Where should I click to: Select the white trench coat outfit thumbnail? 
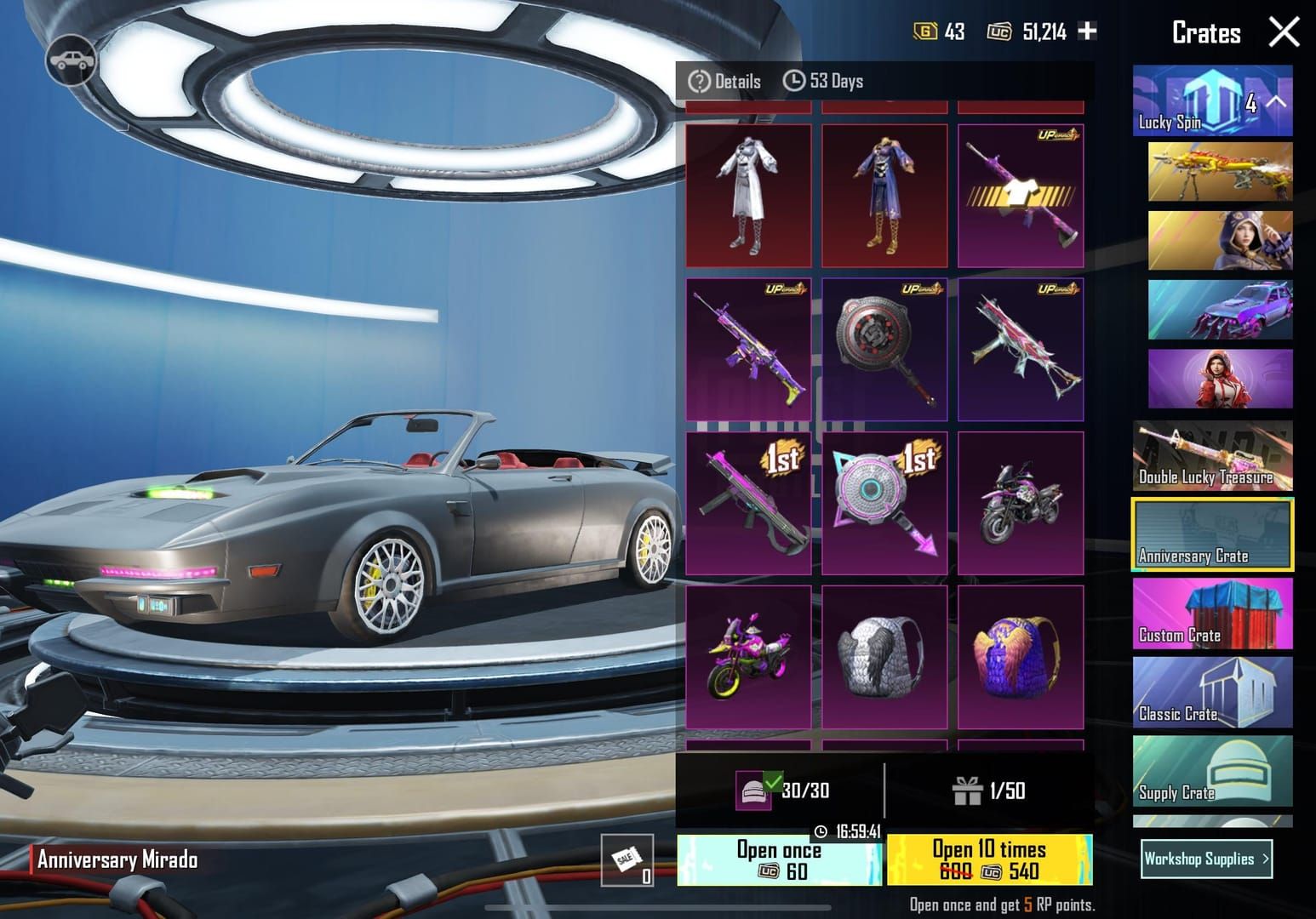(x=747, y=194)
